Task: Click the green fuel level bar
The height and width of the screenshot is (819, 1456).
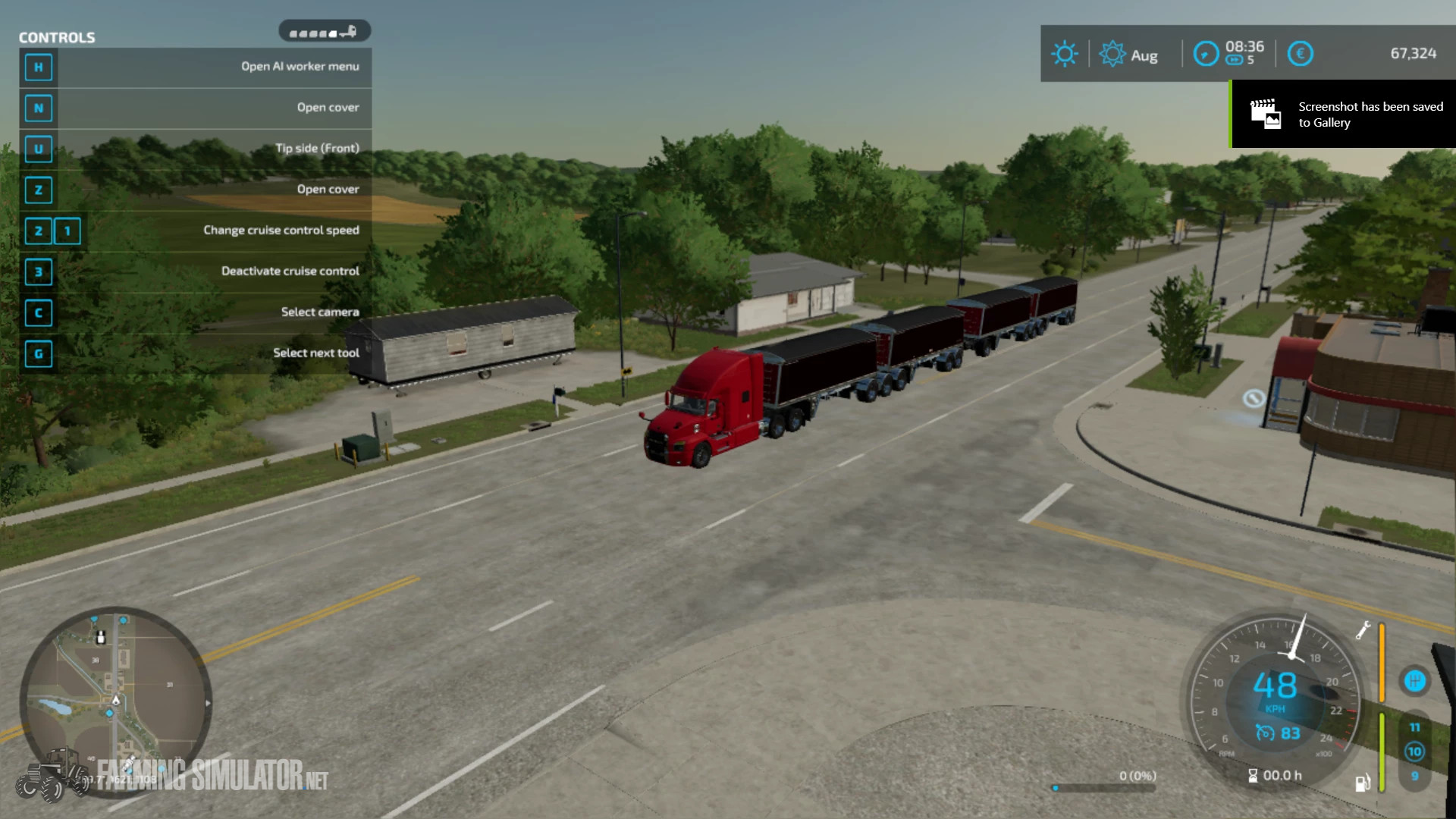Action: (x=1382, y=752)
